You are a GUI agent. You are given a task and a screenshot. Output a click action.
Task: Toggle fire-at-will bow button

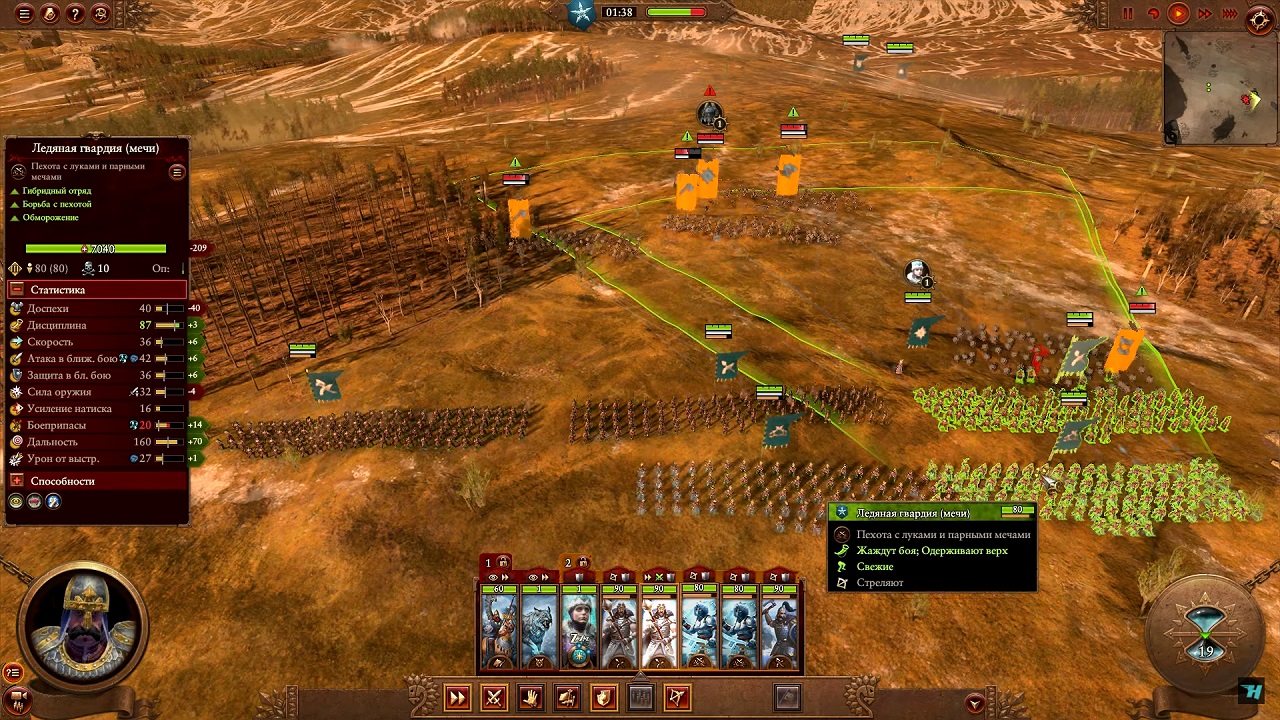pos(677,697)
